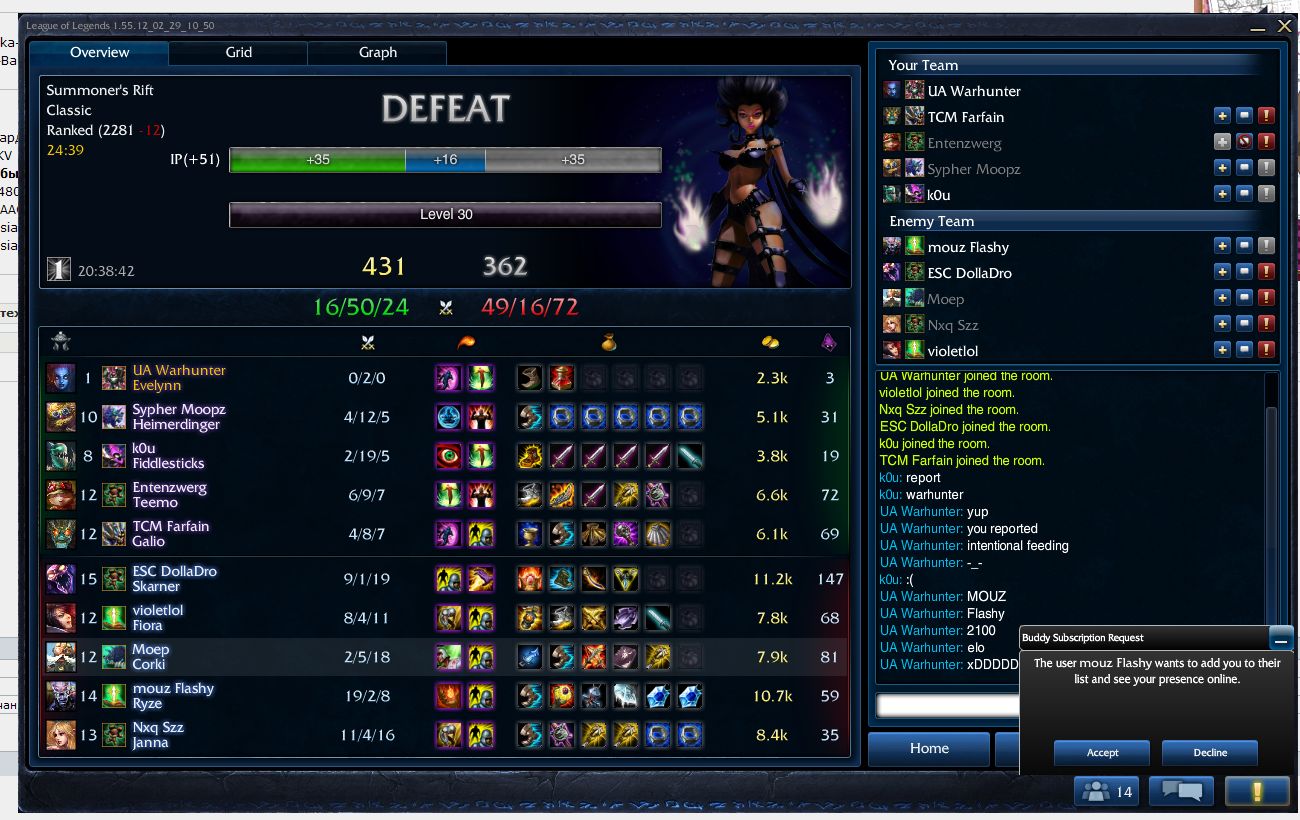Click violetlol in the Enemy Team list

click(x=952, y=351)
